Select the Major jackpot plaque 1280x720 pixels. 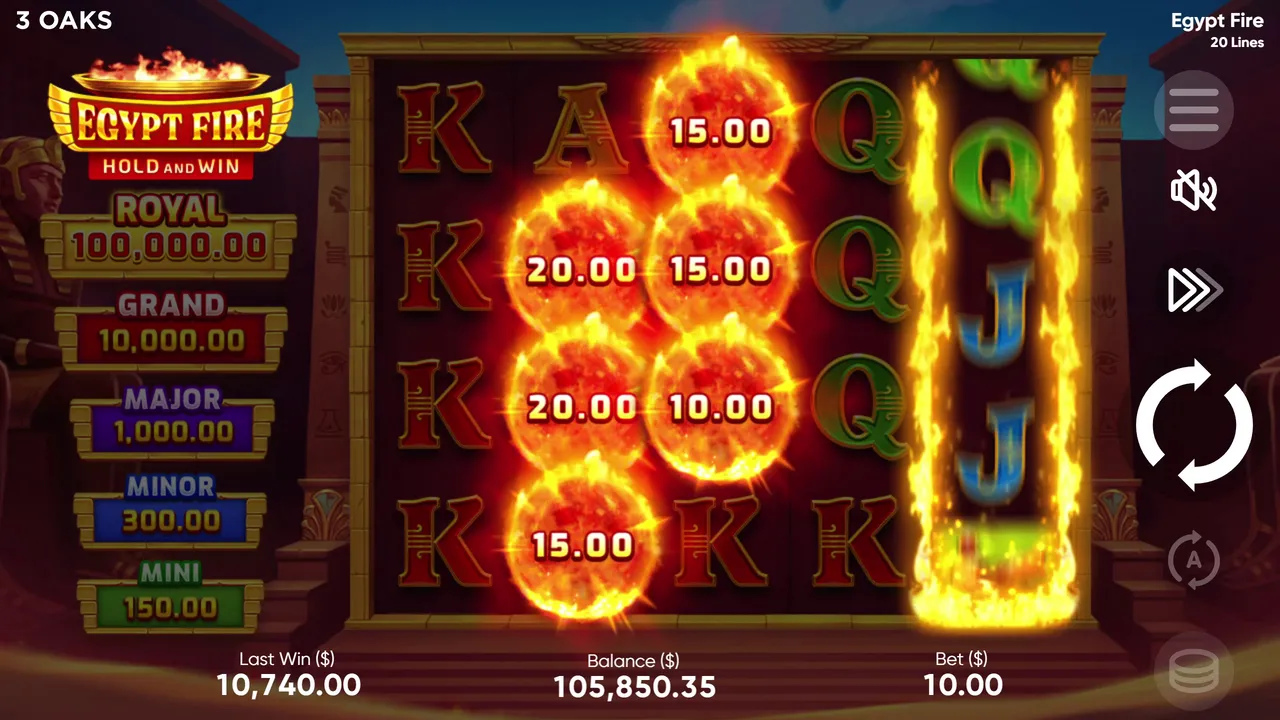pyautogui.click(x=170, y=415)
